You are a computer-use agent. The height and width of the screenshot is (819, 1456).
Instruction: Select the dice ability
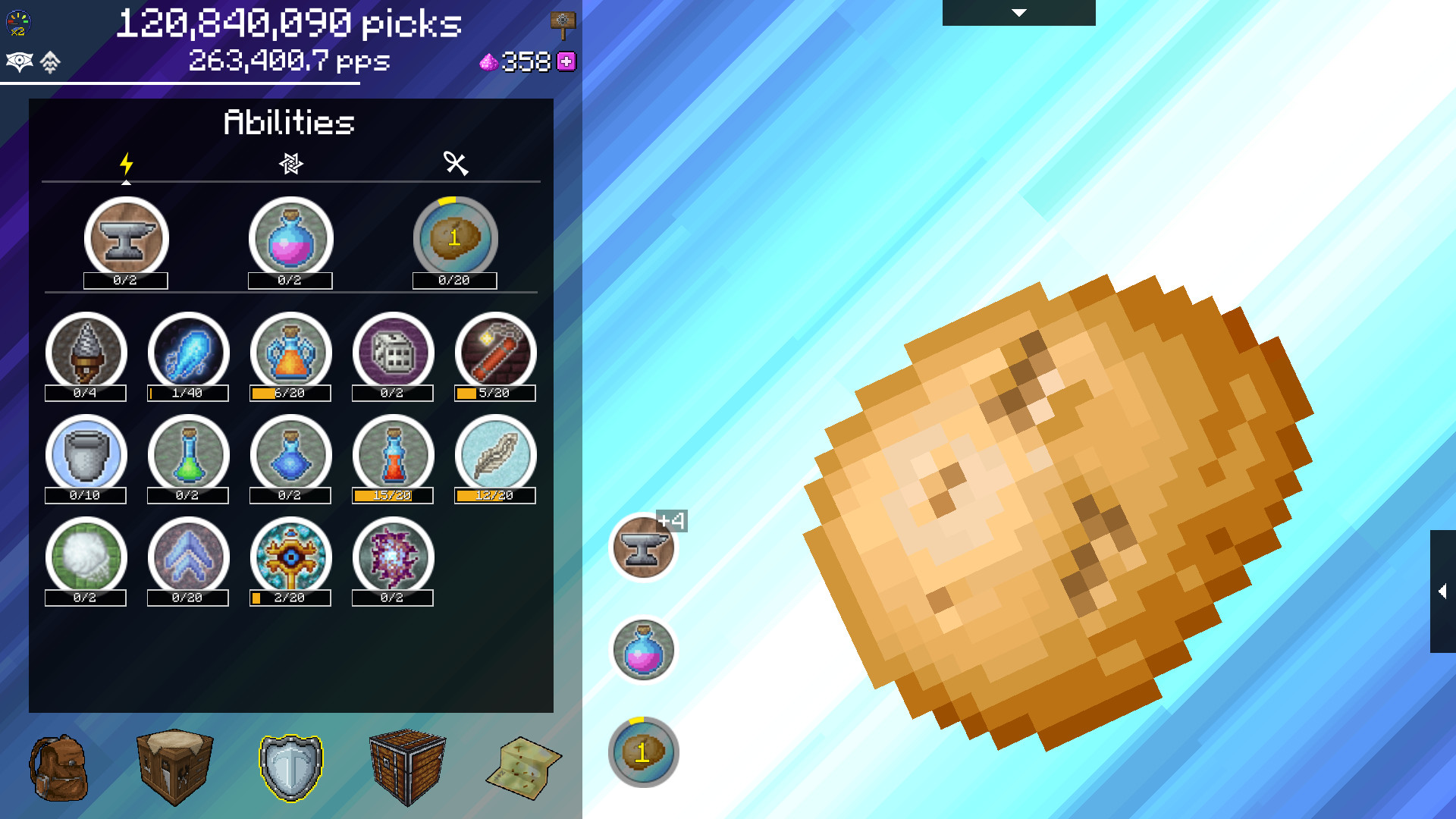pos(392,353)
